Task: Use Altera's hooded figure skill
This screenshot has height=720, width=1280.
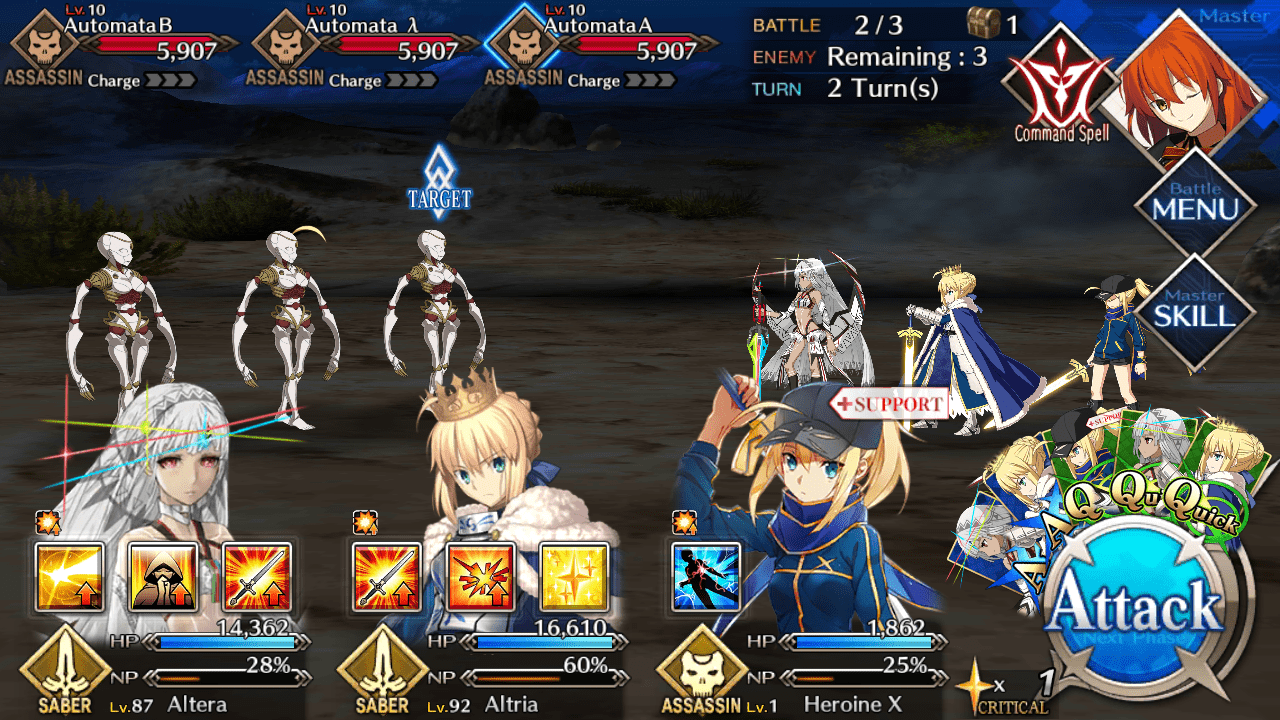Action: pyautogui.click(x=163, y=577)
